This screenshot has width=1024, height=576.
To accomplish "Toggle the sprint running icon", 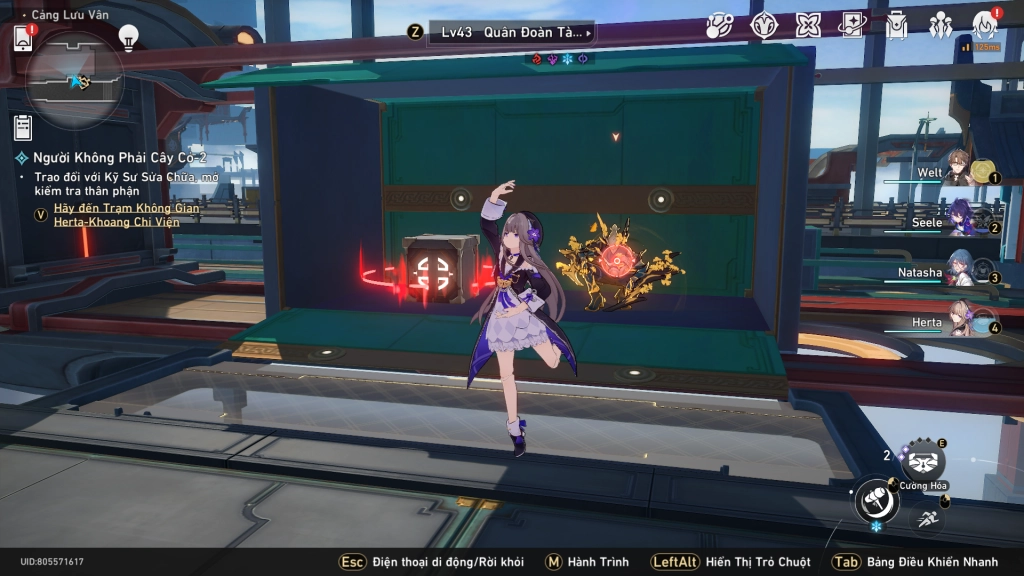I will [x=928, y=516].
